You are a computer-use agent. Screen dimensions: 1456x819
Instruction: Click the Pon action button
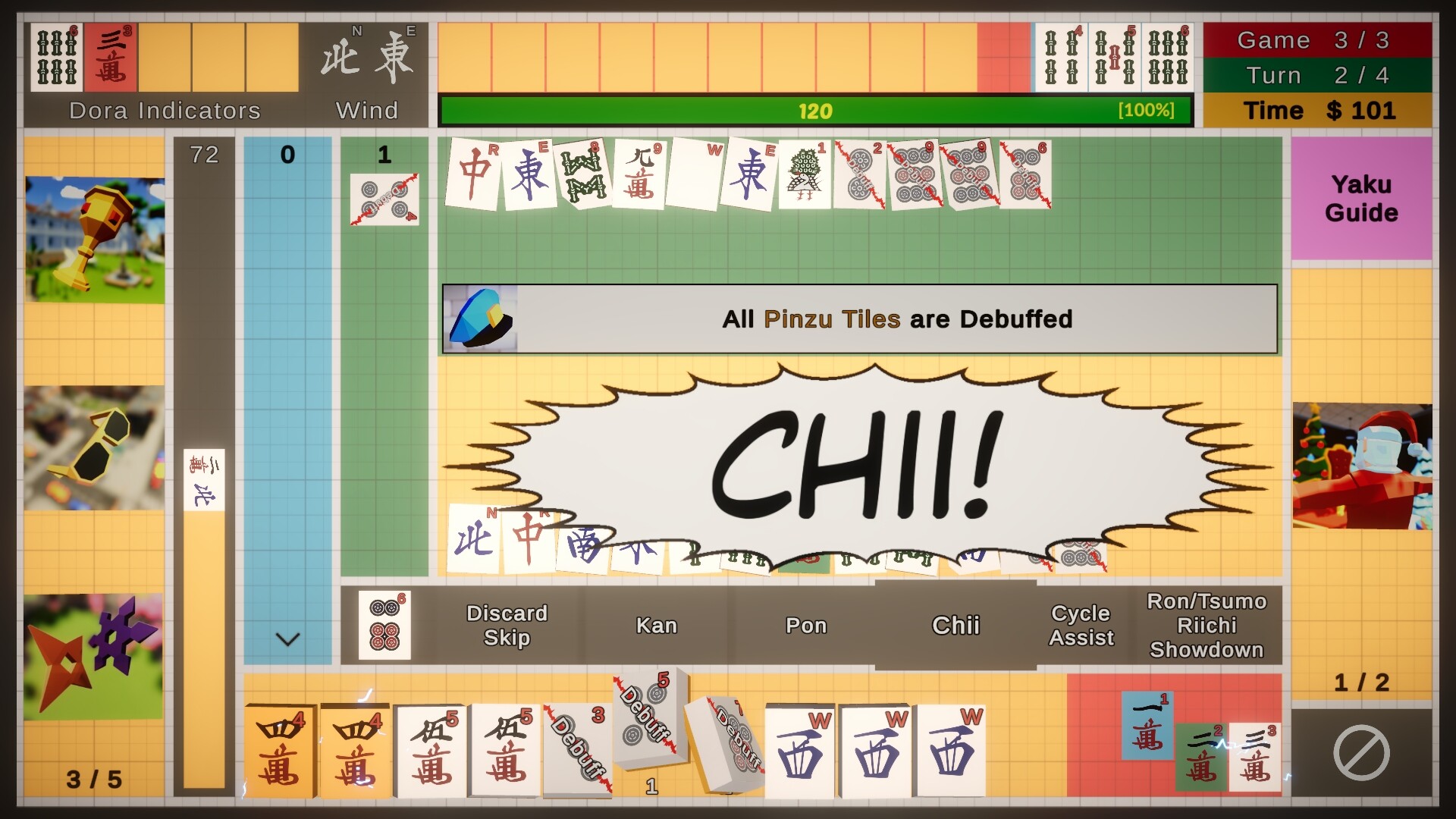tap(805, 626)
